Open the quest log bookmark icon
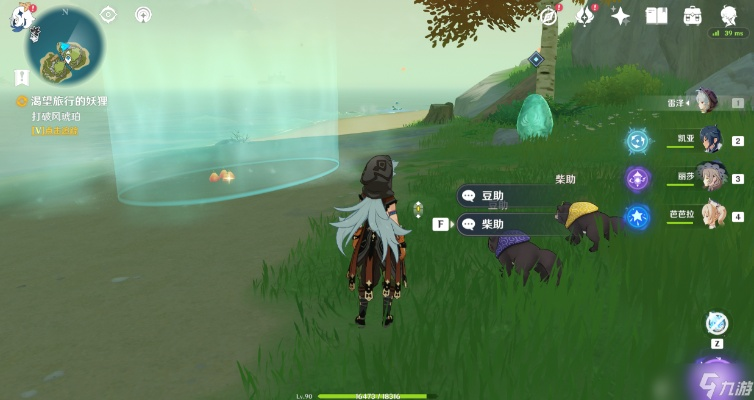This screenshot has width=754, height=400. 20,77
